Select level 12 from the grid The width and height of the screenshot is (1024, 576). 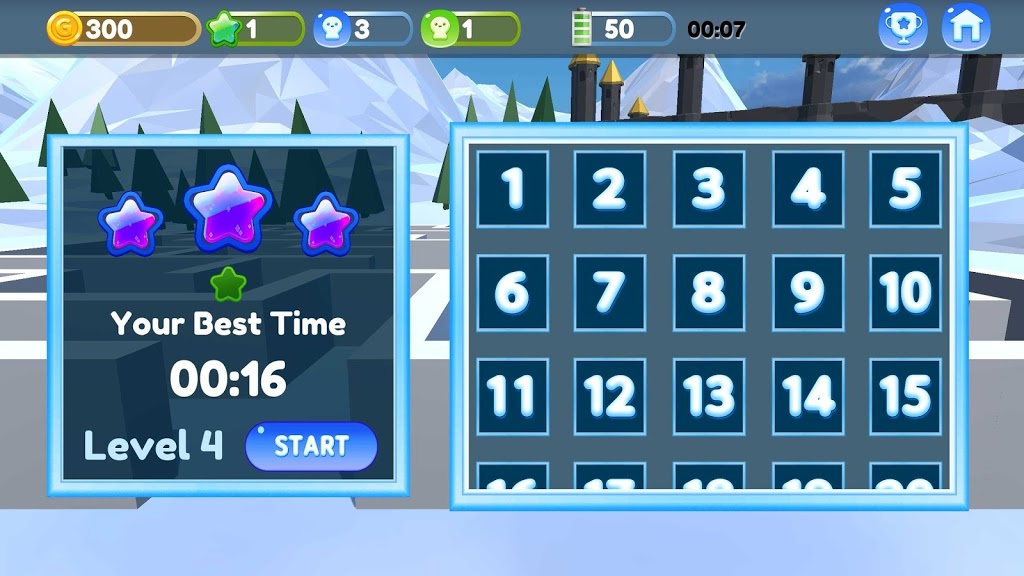point(610,396)
